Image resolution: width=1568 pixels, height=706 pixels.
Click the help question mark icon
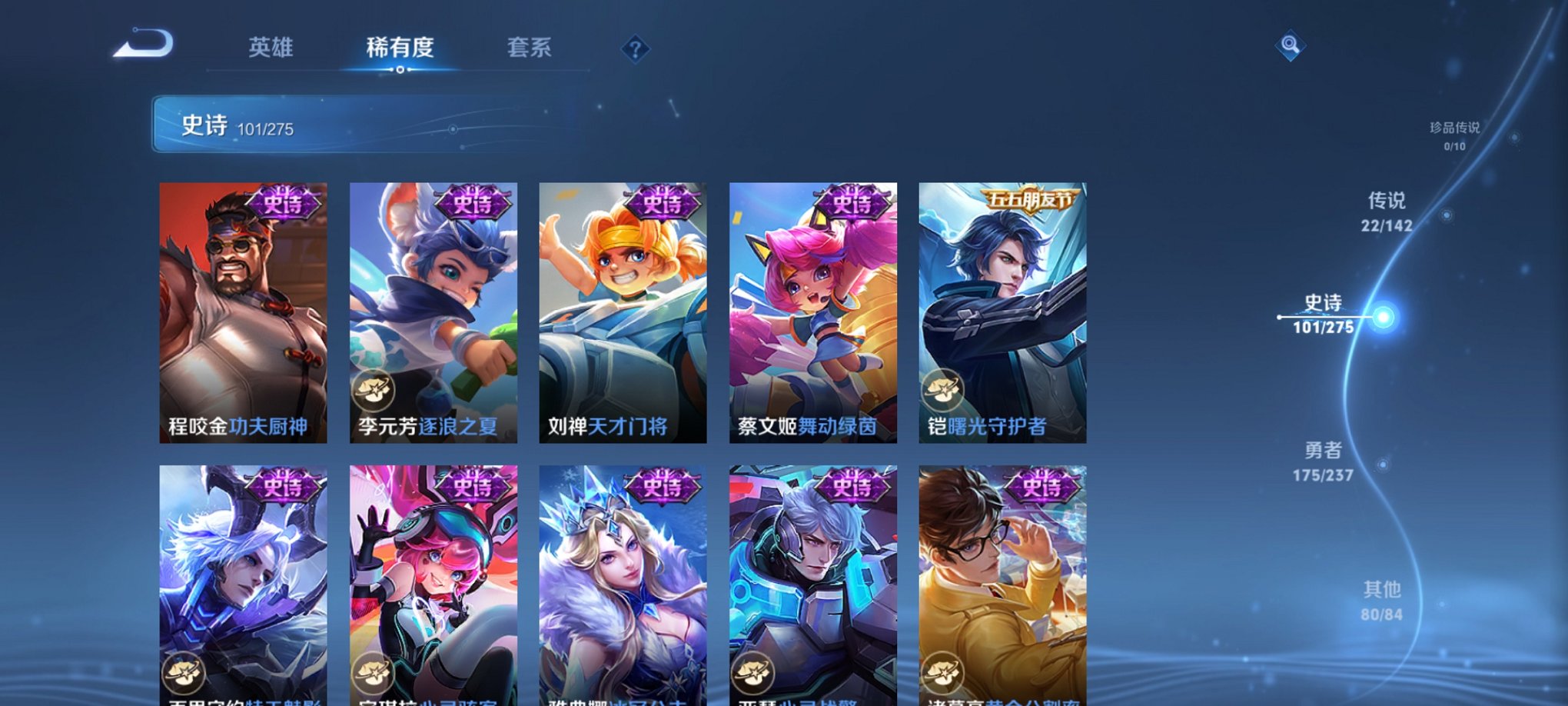(634, 49)
